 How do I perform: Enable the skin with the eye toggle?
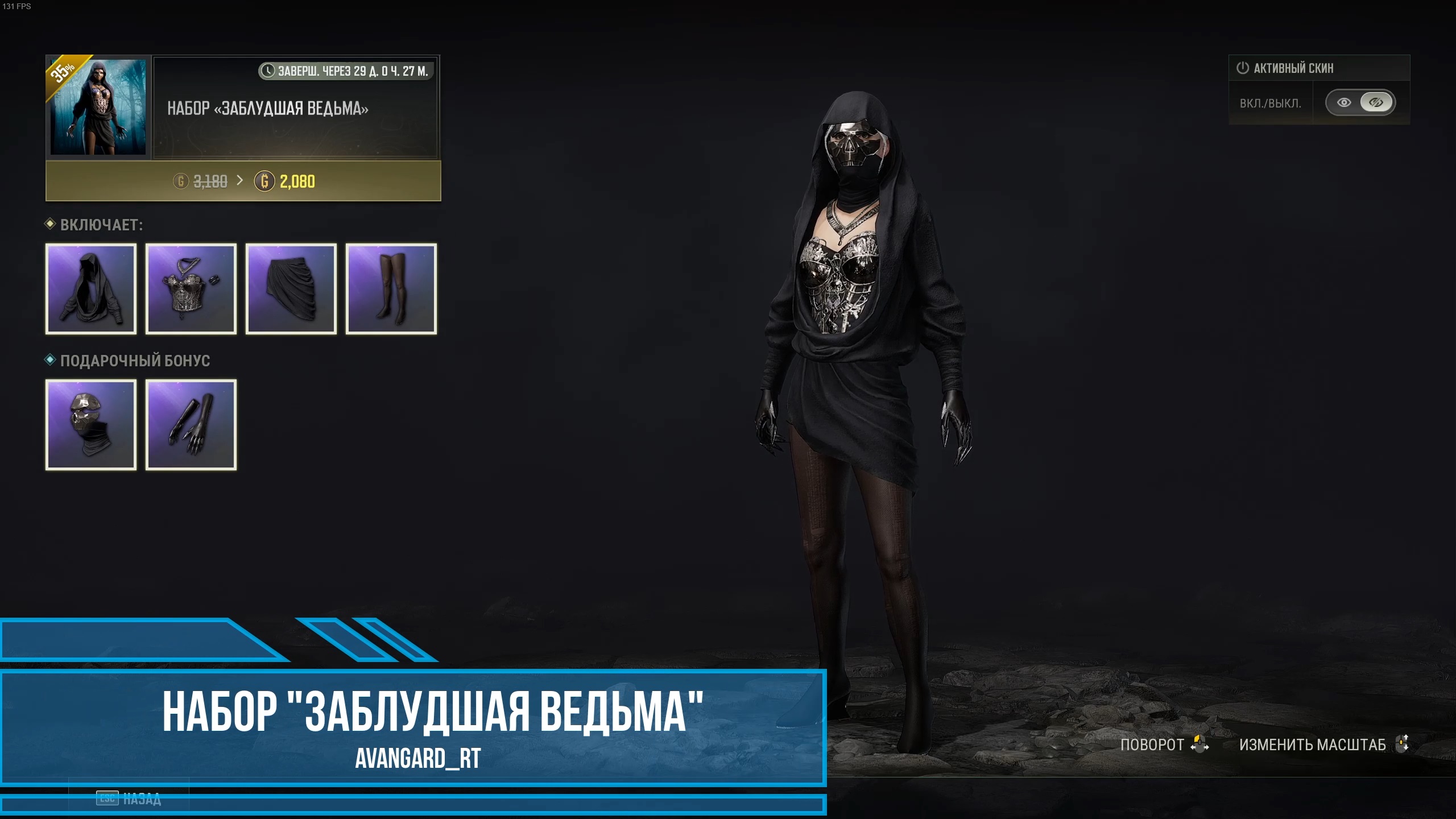tap(1344, 102)
